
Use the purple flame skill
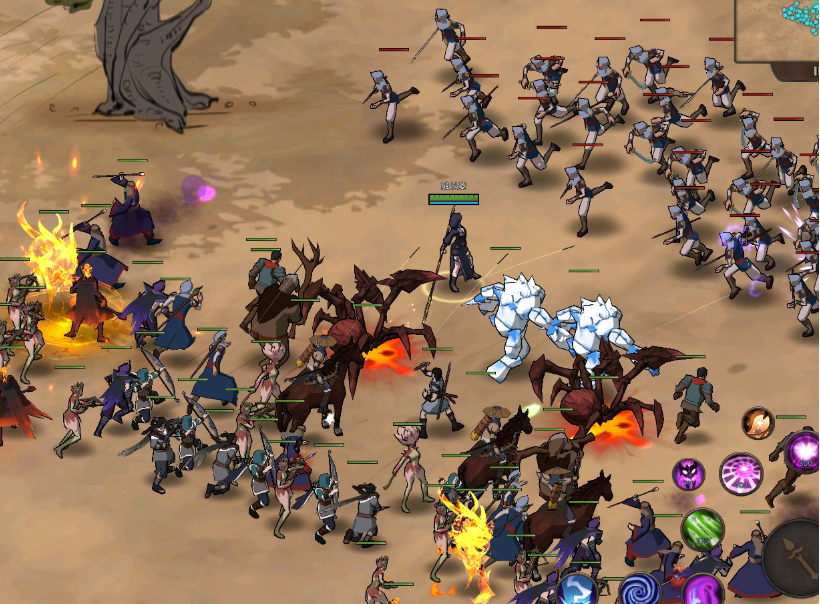tap(703, 591)
